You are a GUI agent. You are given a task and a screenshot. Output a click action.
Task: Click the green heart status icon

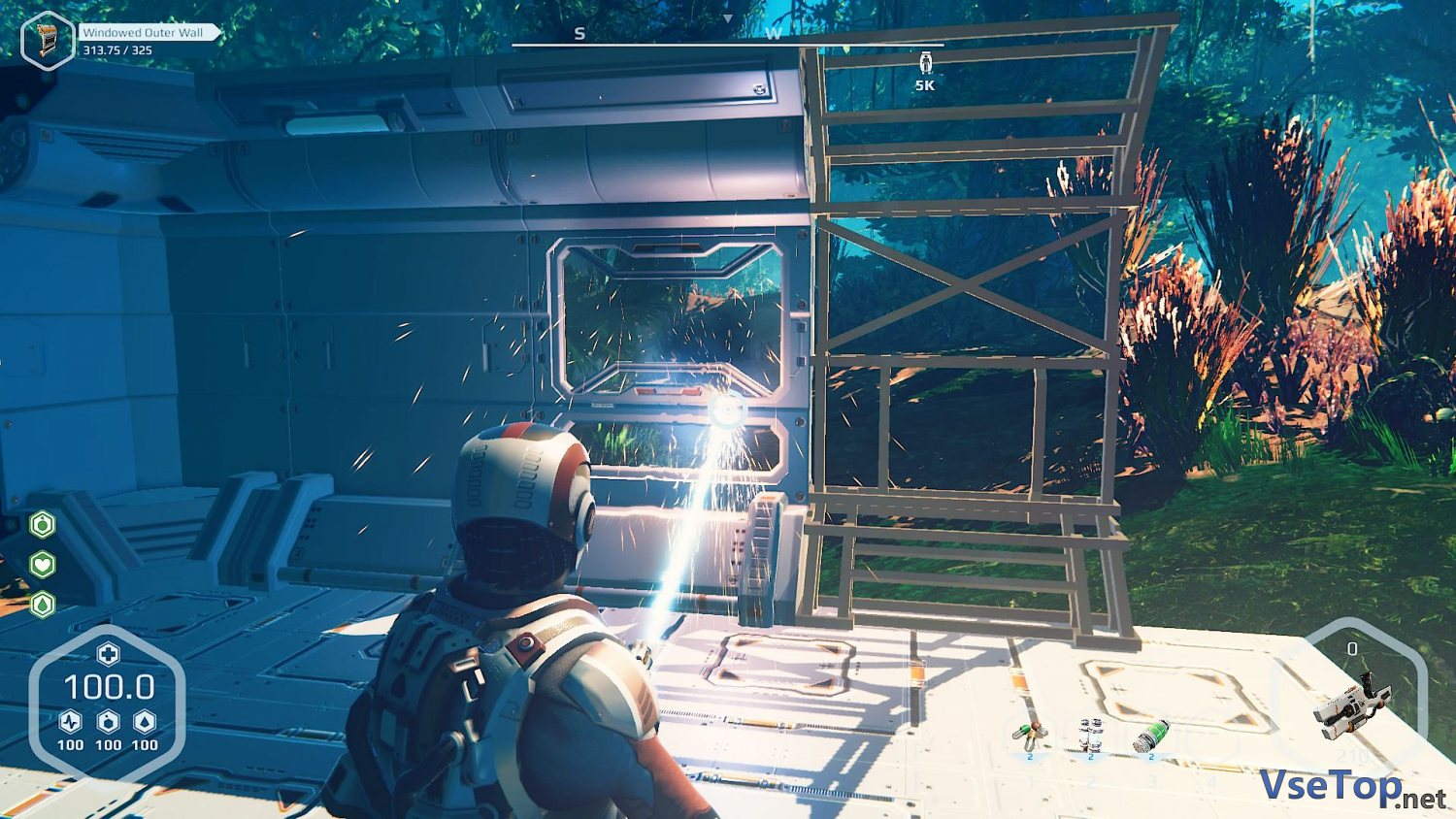(43, 564)
